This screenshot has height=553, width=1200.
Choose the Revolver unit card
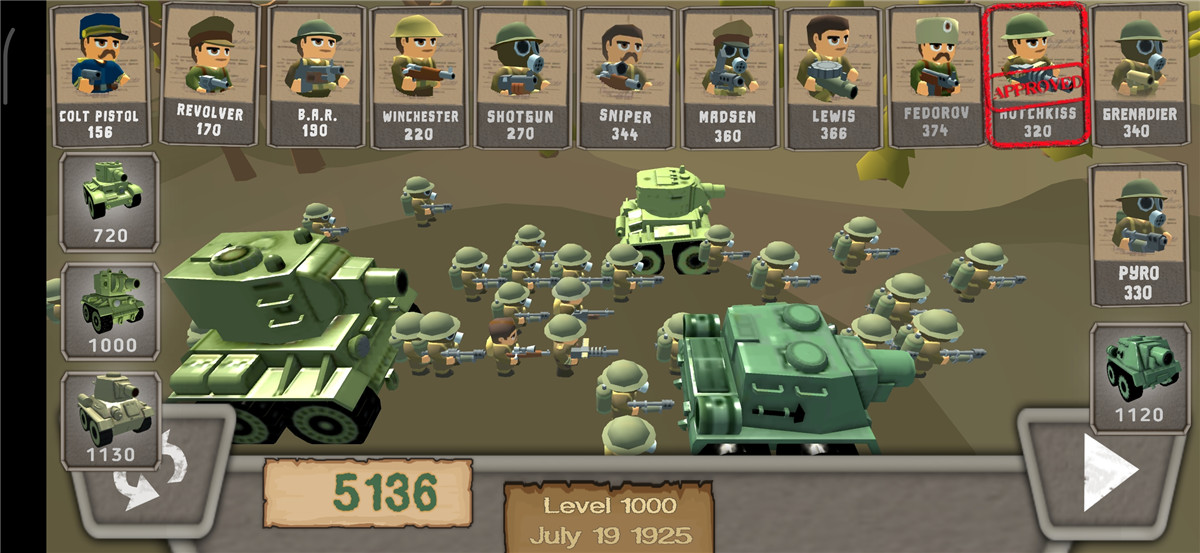(208, 75)
